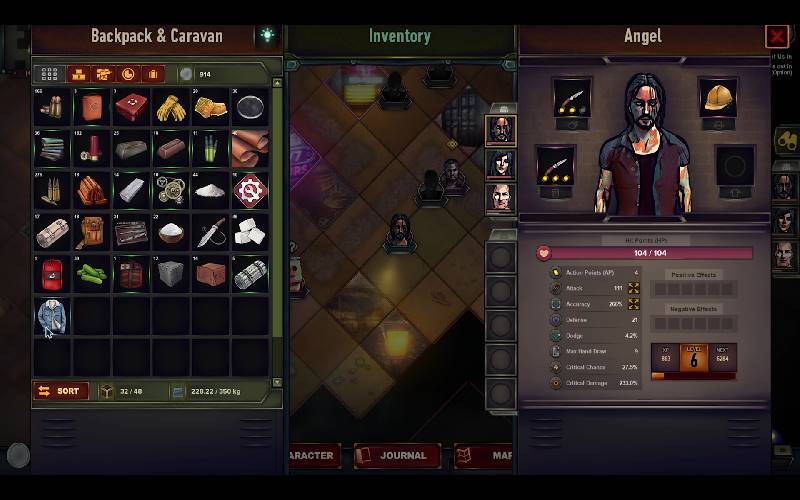
Task: Switch to the woman's party portrait
Action: coord(500,164)
